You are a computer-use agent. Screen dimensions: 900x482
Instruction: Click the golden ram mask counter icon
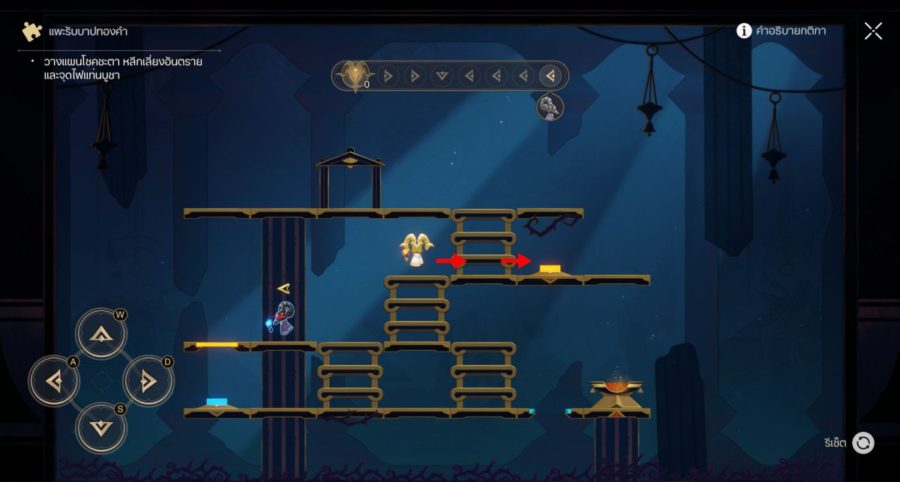354,76
